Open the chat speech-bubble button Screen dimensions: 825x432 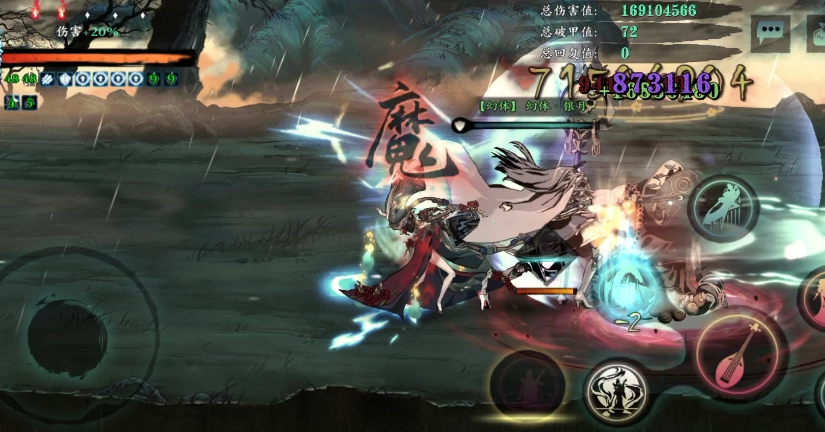[x=771, y=31]
